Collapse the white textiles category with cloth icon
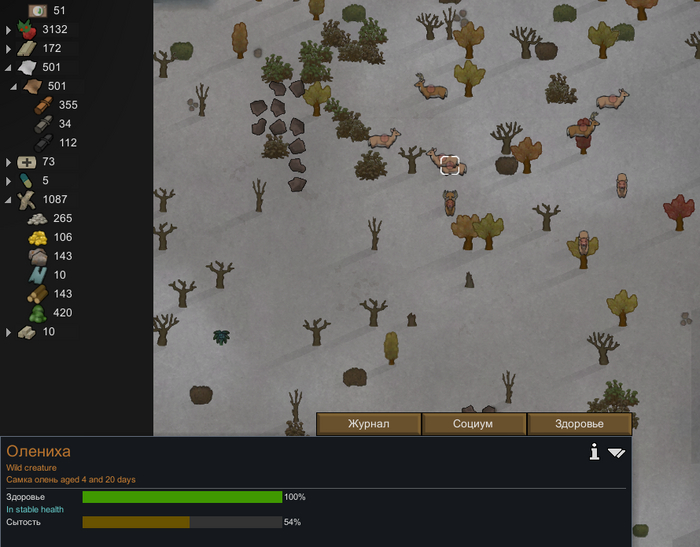Screen dimensions: 700x547 point(8,68)
